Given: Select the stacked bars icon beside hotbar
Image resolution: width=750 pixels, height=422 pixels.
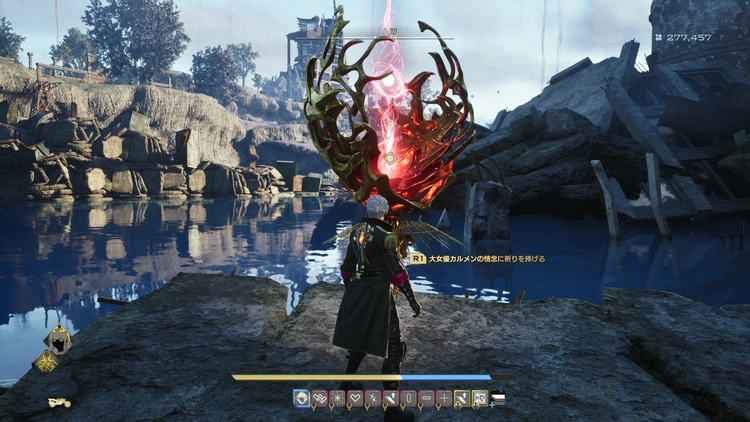Looking at the screenshot, I should point(497,398).
